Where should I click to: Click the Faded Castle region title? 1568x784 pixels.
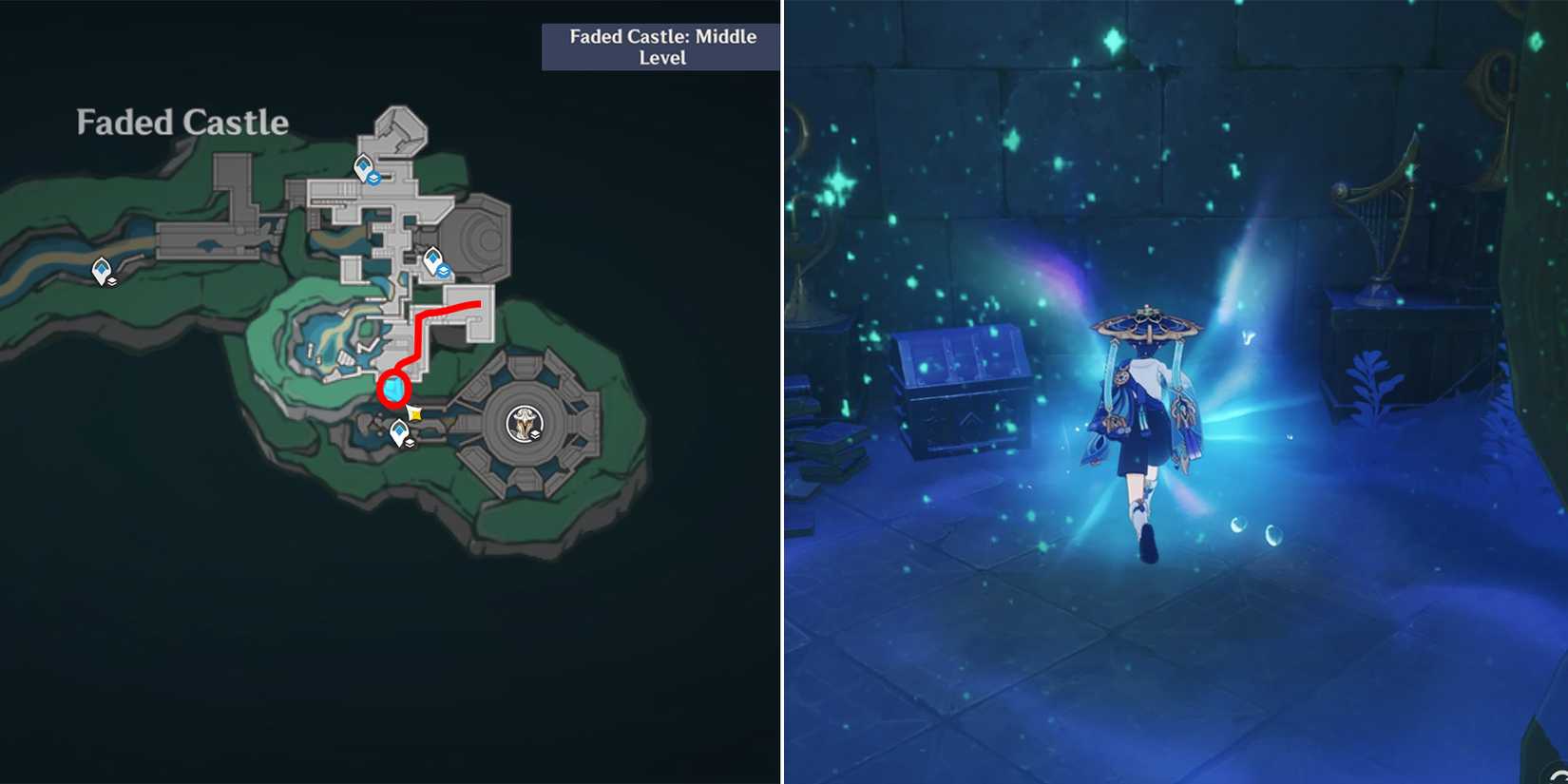(x=181, y=122)
